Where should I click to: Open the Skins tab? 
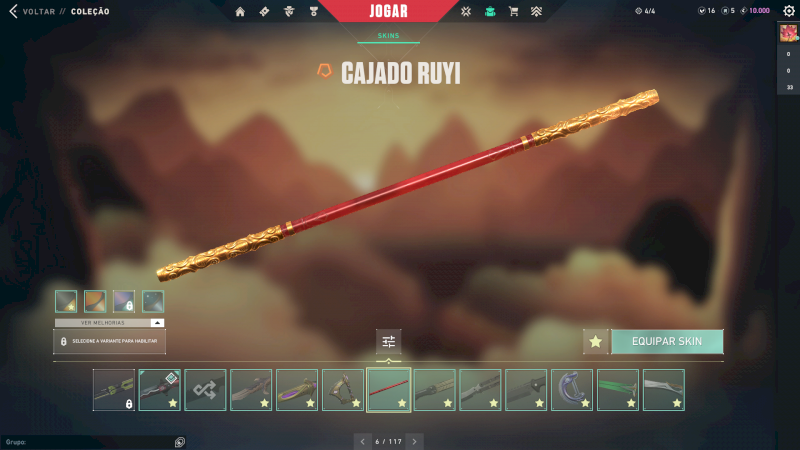point(388,35)
